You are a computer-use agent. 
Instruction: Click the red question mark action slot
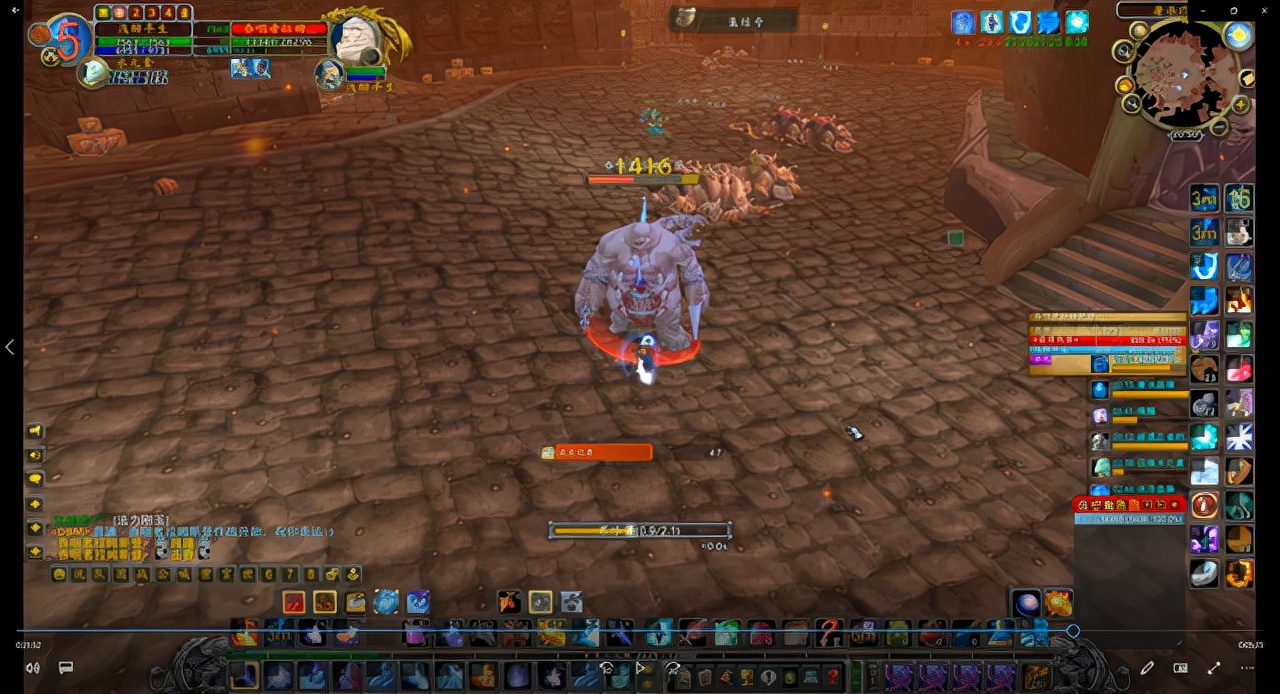coord(829,633)
